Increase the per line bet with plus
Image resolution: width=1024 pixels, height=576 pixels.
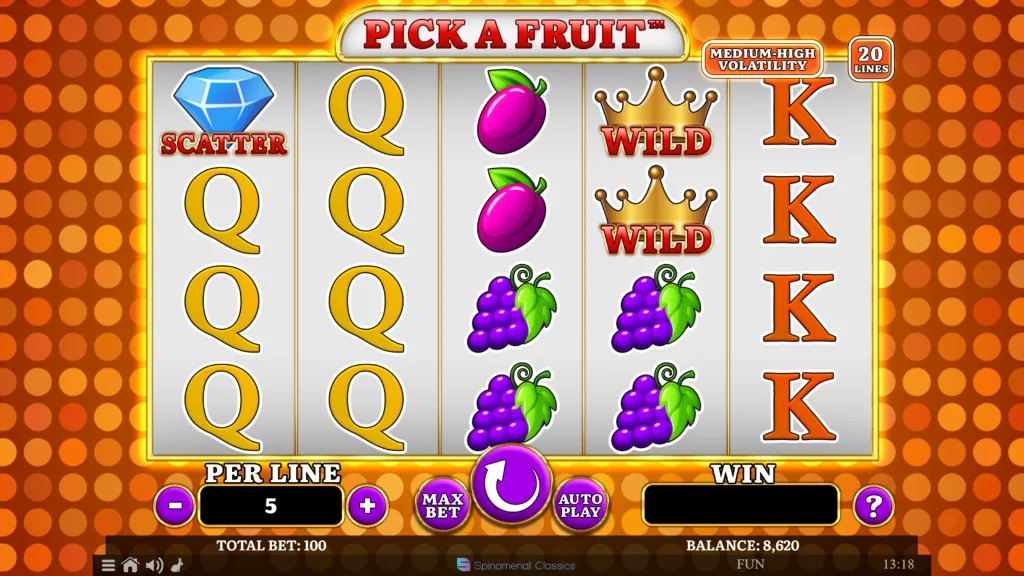coord(367,505)
